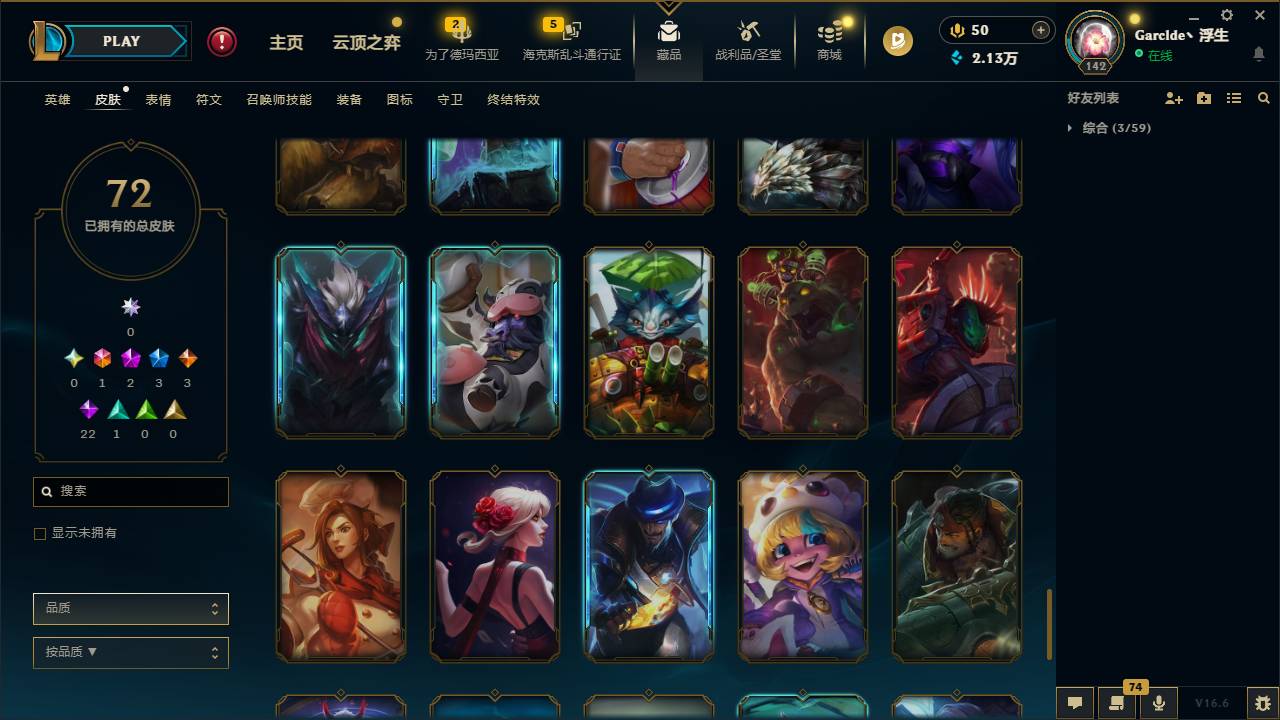Open the voice chat microphone icon

click(x=1158, y=703)
